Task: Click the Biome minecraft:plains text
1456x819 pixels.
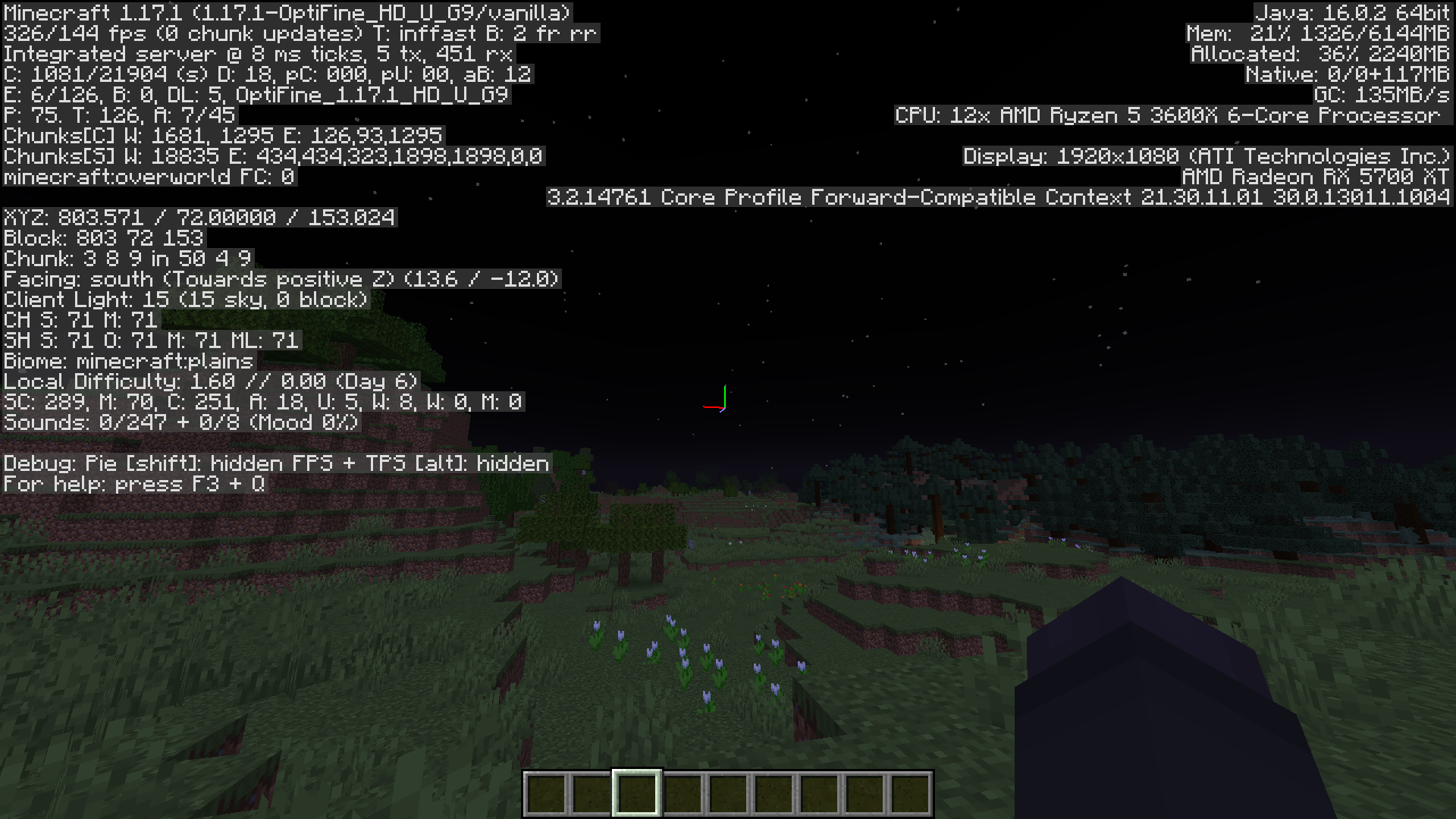Action: pos(126,362)
